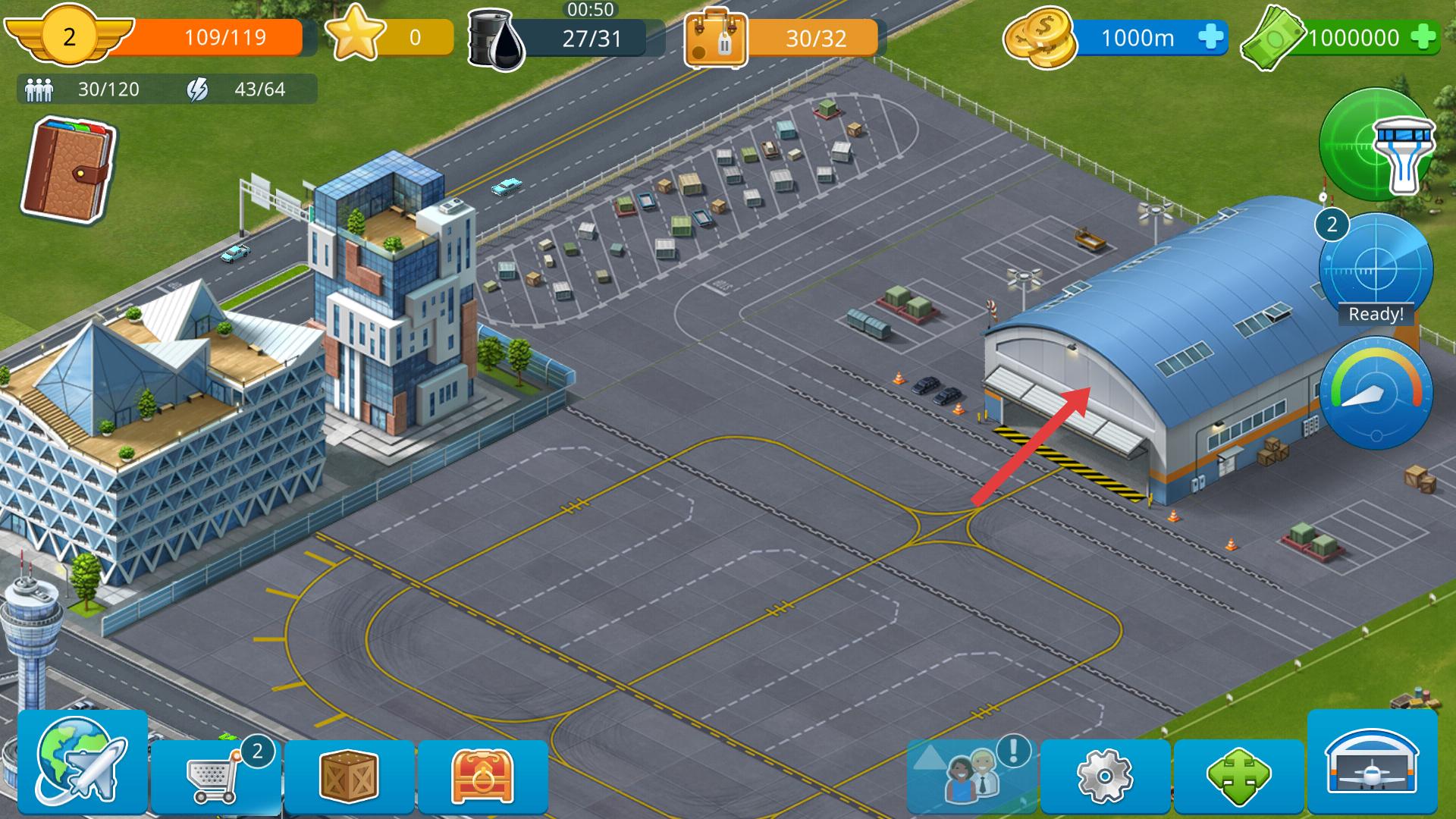Activate the green move arrows edit mode

tap(1238, 775)
